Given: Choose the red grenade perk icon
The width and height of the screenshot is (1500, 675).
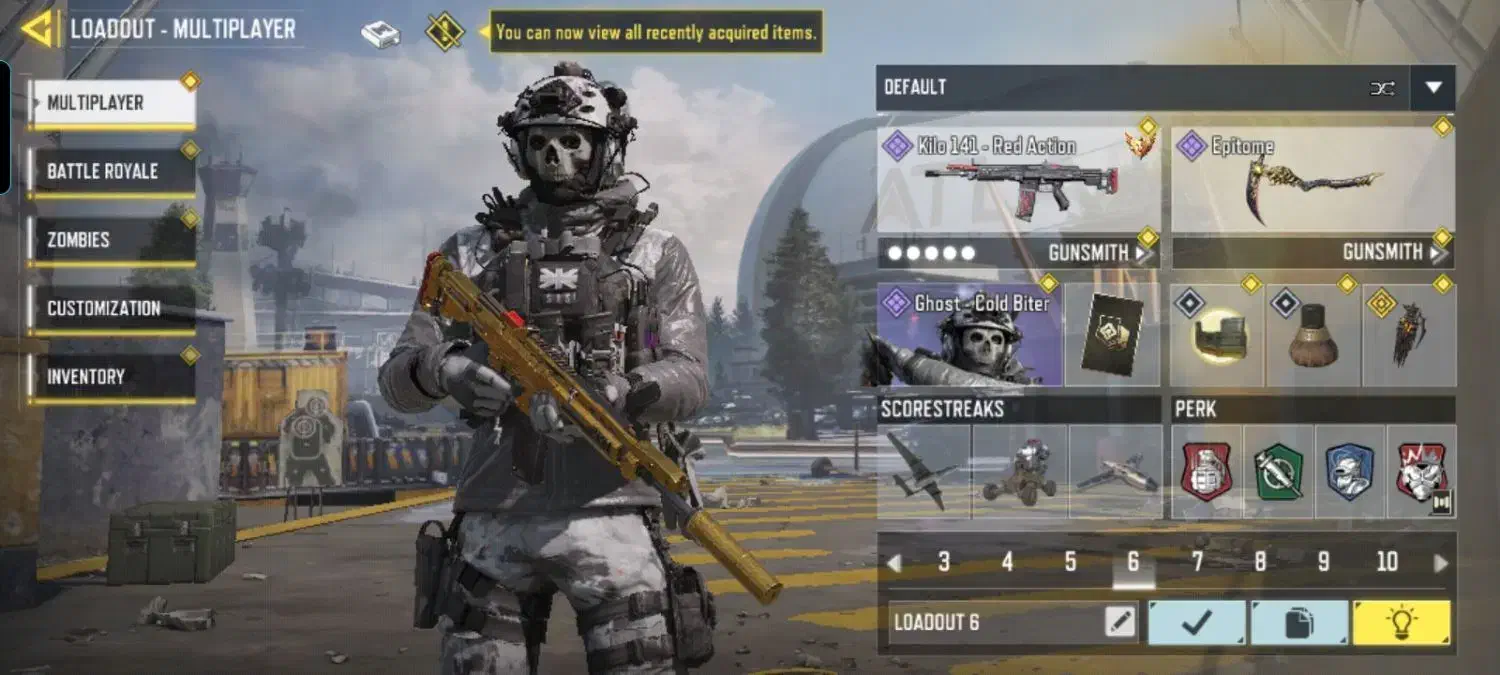Looking at the screenshot, I should tap(1206, 471).
